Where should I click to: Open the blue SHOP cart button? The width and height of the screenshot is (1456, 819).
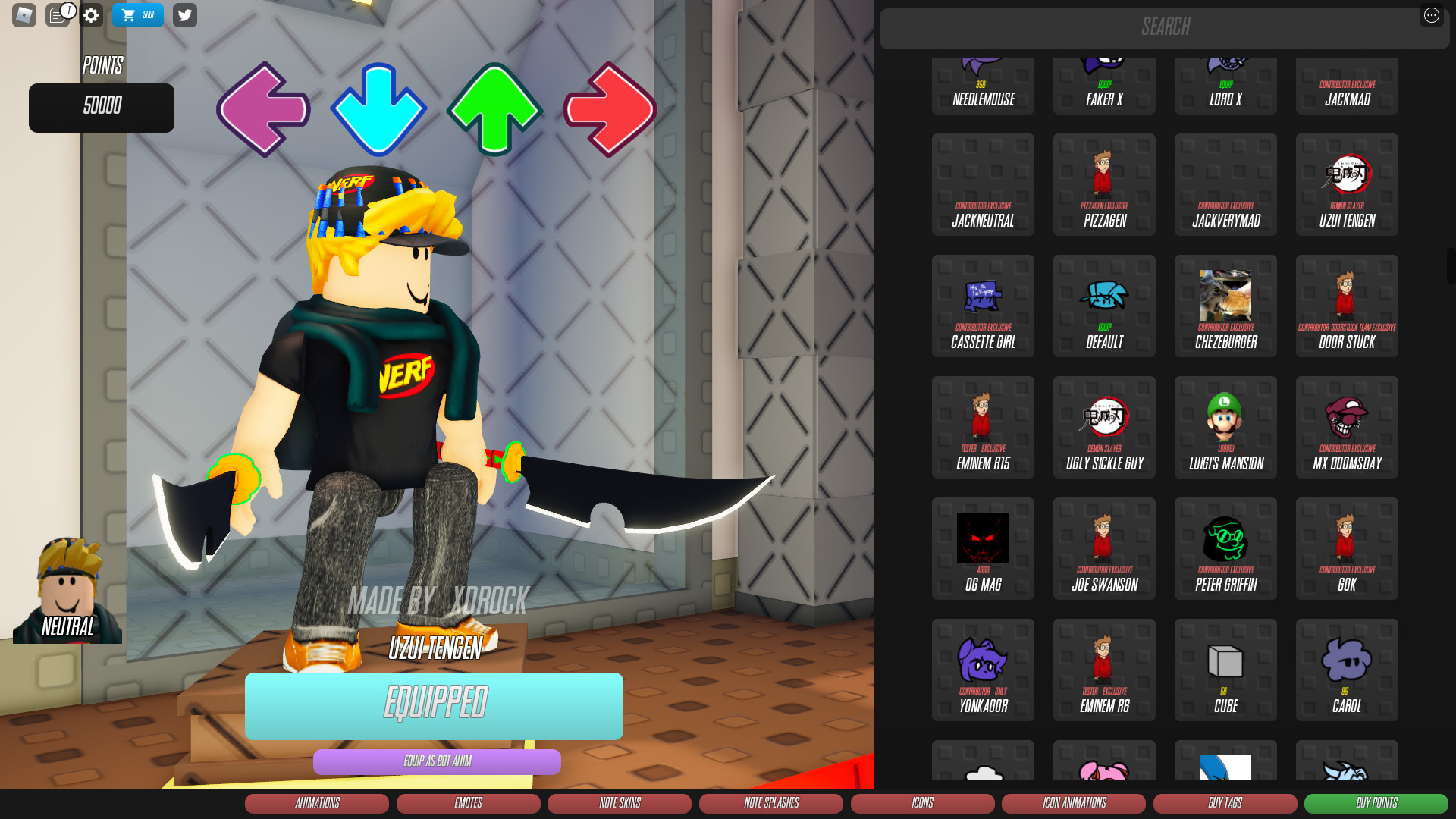click(137, 14)
